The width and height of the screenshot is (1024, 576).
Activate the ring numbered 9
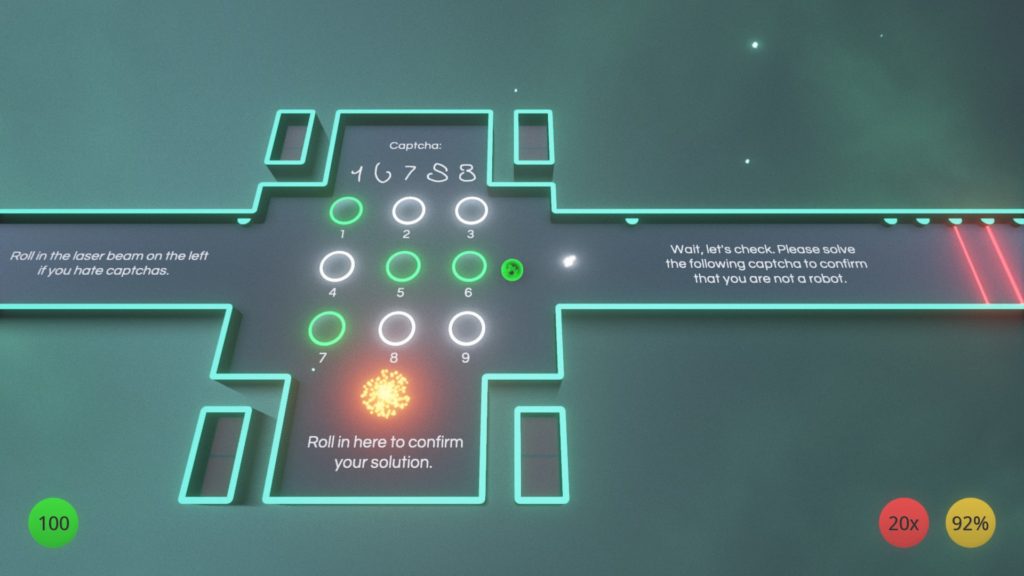point(466,327)
